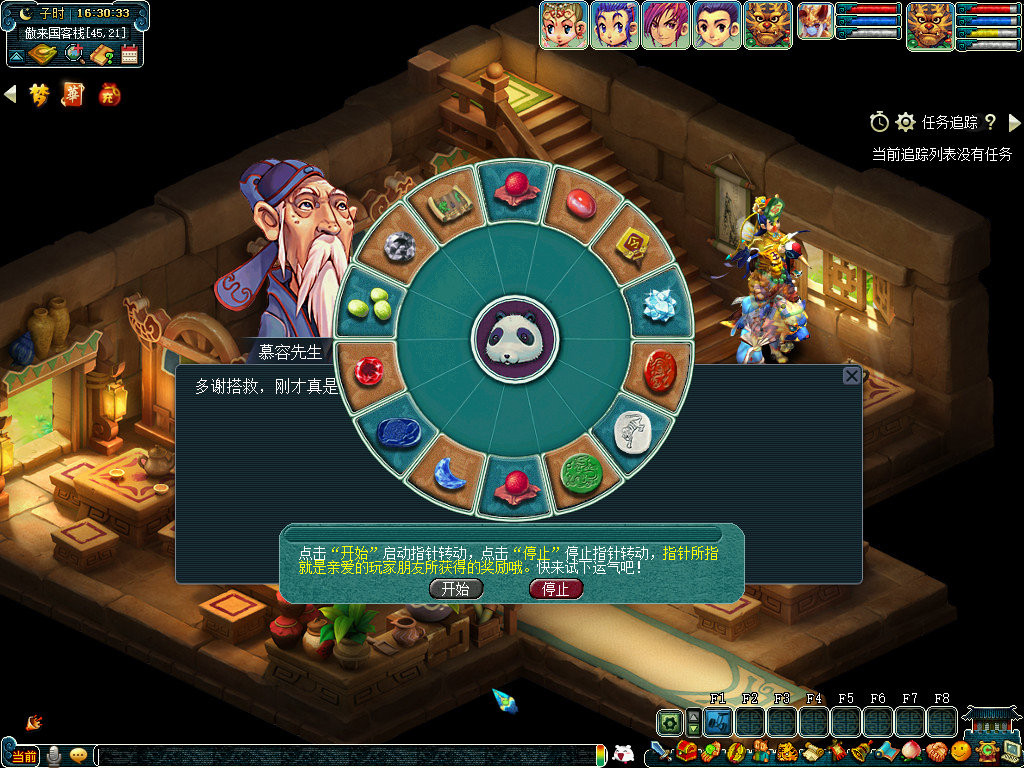Viewport: 1024px width, 768px height.
Task: Open the guide book with question mark
Action: coord(101,55)
